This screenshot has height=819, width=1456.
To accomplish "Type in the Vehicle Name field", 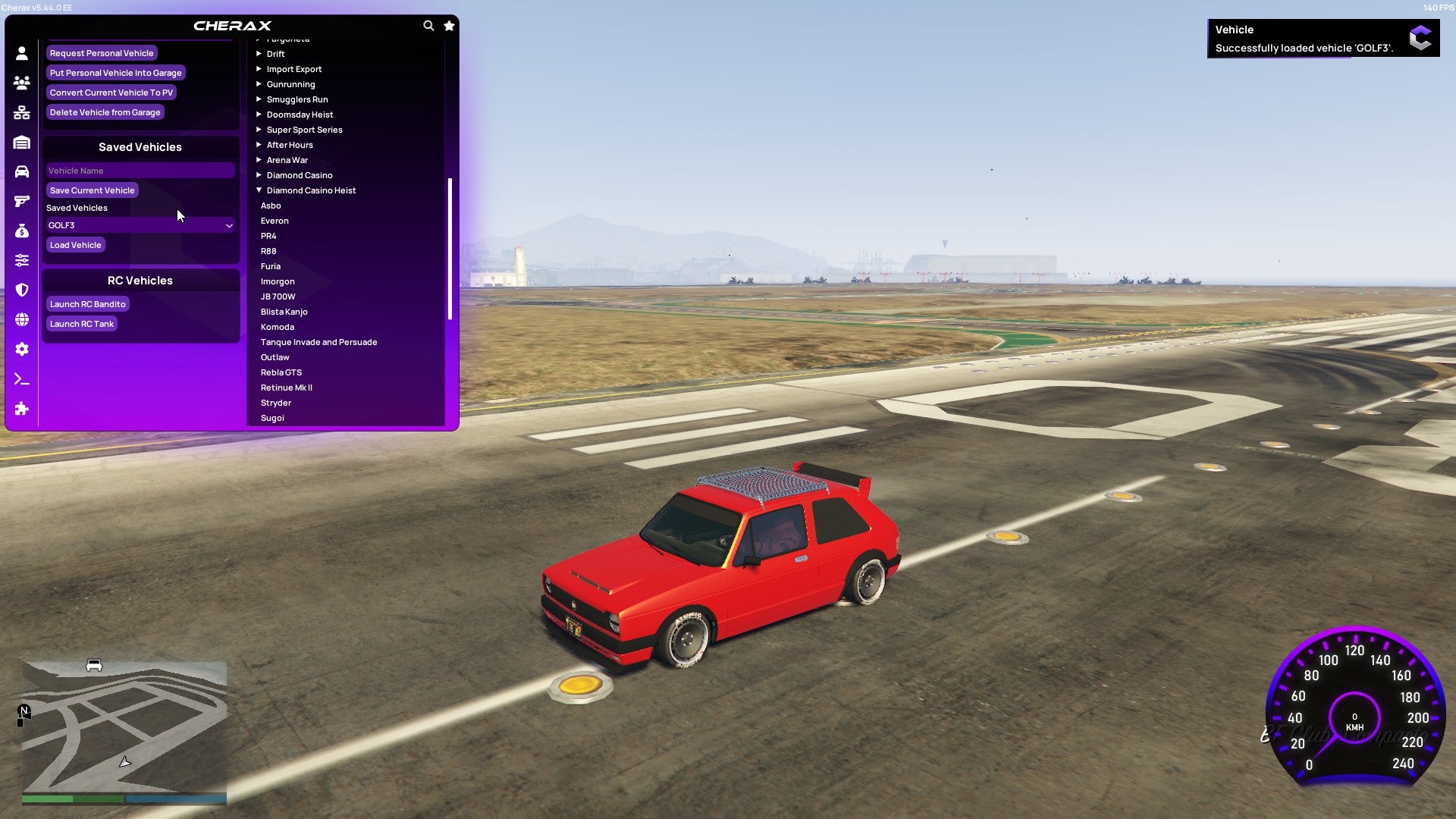I will coord(140,171).
